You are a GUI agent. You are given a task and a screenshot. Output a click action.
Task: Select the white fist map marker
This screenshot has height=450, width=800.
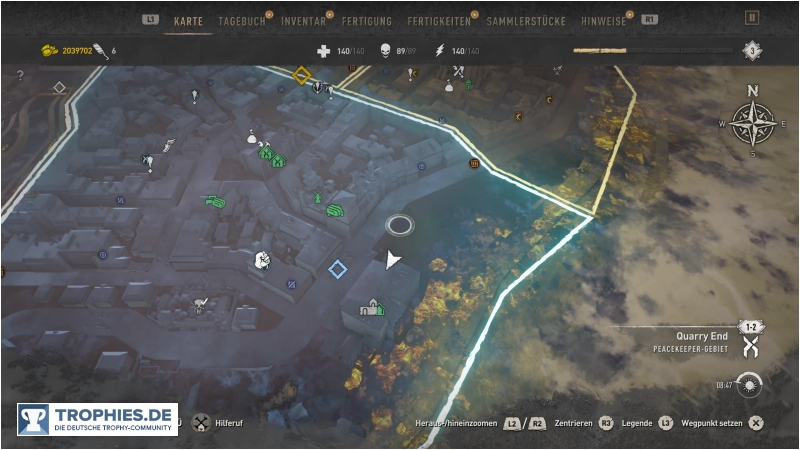[263, 260]
